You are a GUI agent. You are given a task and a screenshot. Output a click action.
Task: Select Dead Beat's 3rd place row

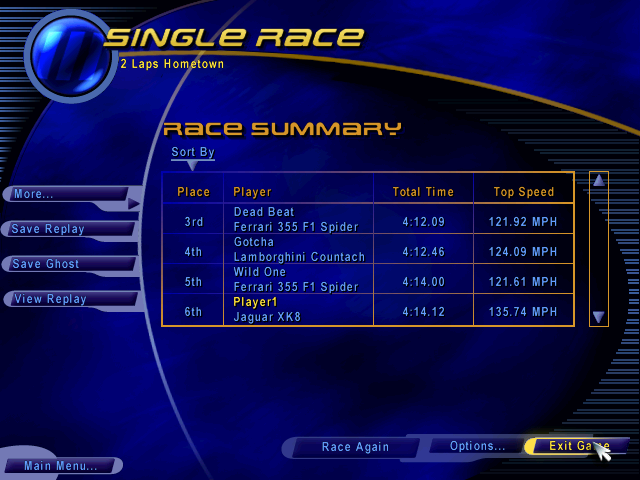(368, 220)
